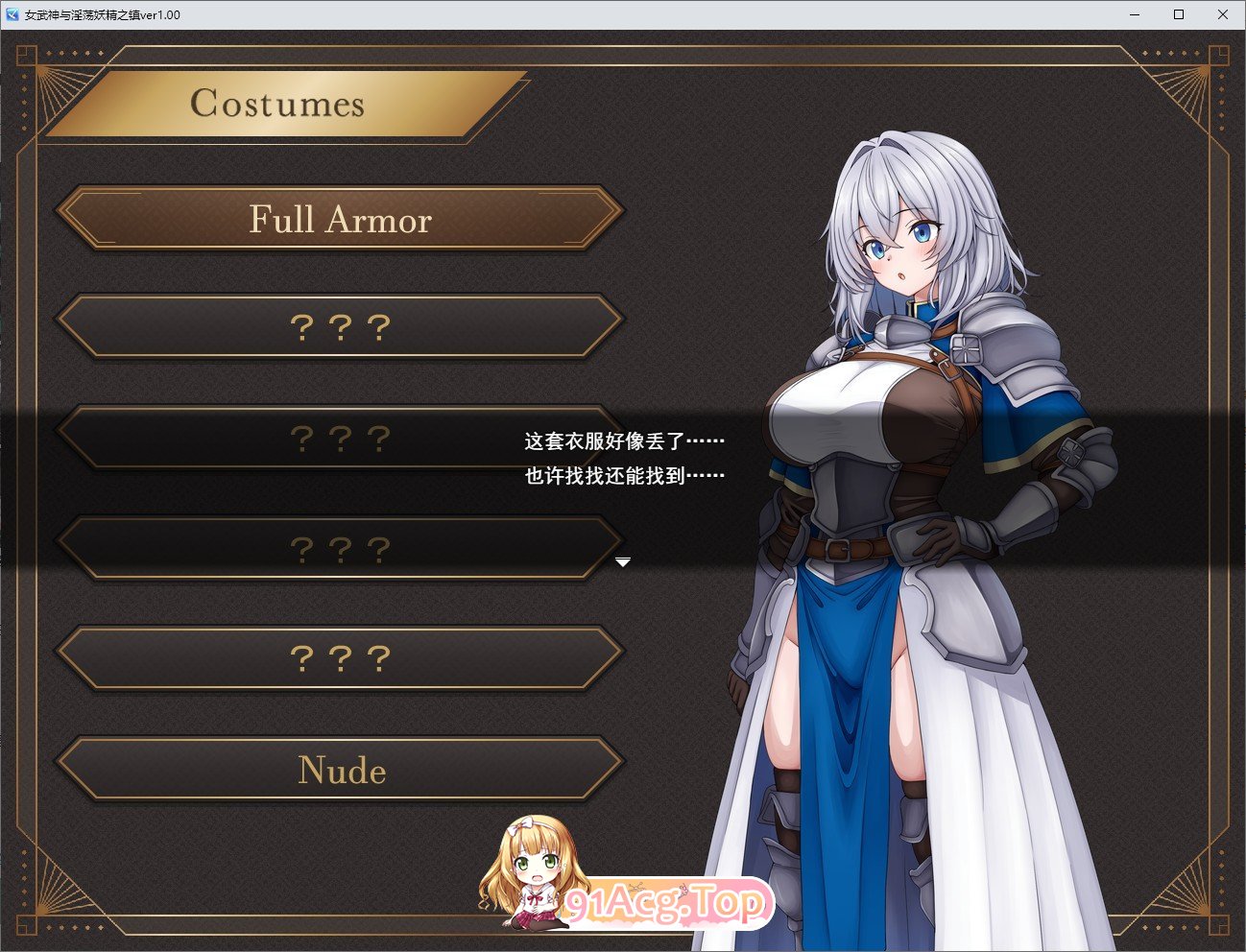Click the second ??? costume slot

(x=340, y=437)
